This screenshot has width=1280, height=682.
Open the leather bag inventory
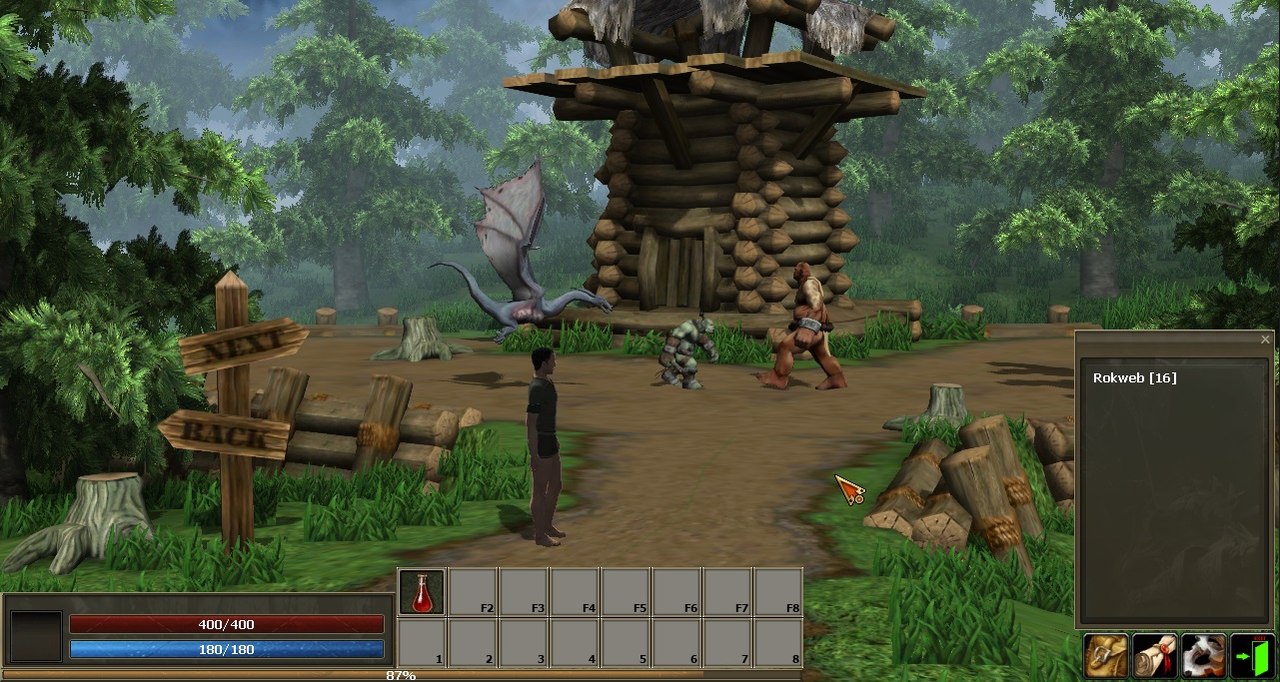coord(1106,656)
